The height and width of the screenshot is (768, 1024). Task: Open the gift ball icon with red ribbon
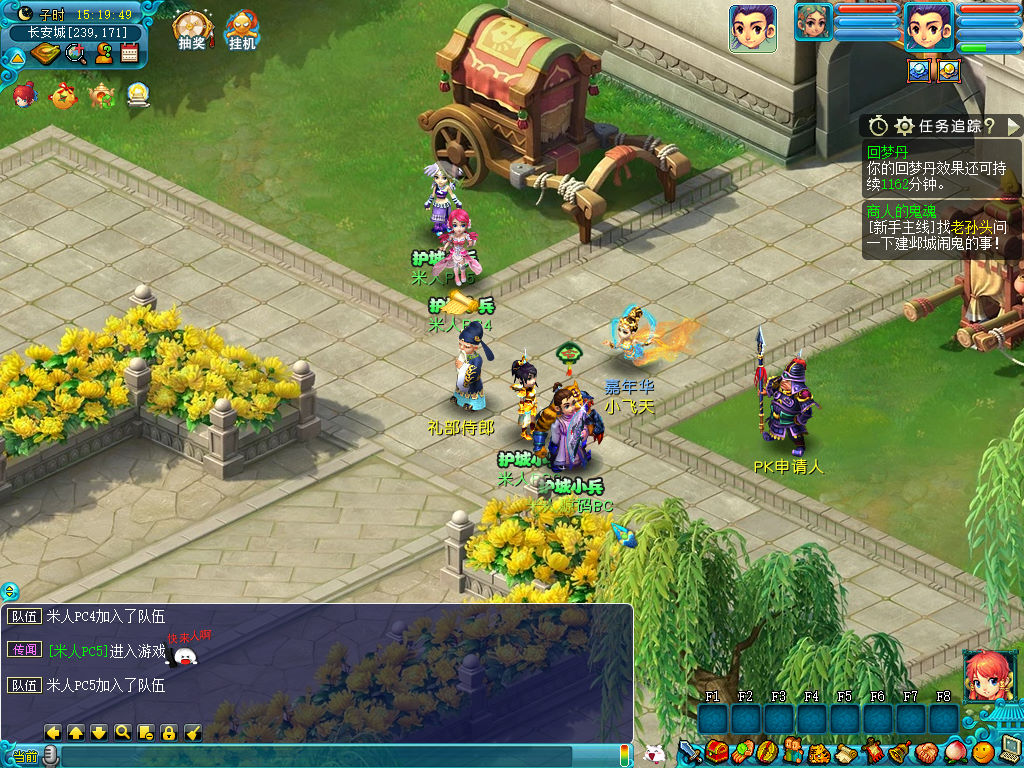[62, 96]
